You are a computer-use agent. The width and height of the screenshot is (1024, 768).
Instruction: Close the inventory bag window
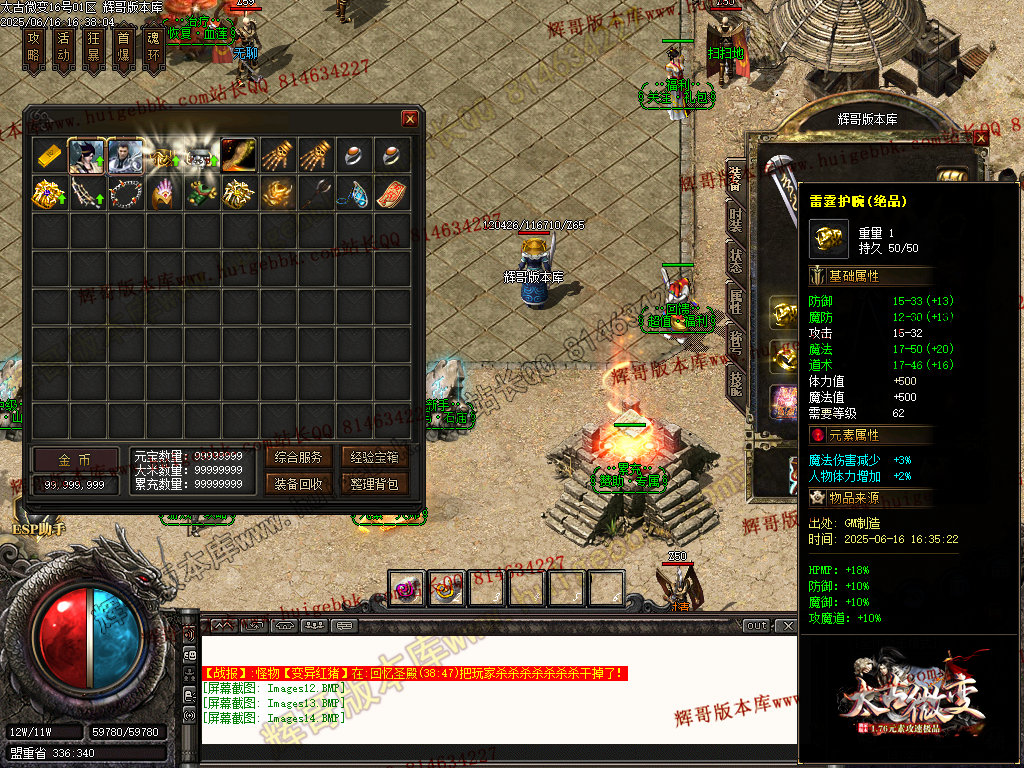coord(410,118)
